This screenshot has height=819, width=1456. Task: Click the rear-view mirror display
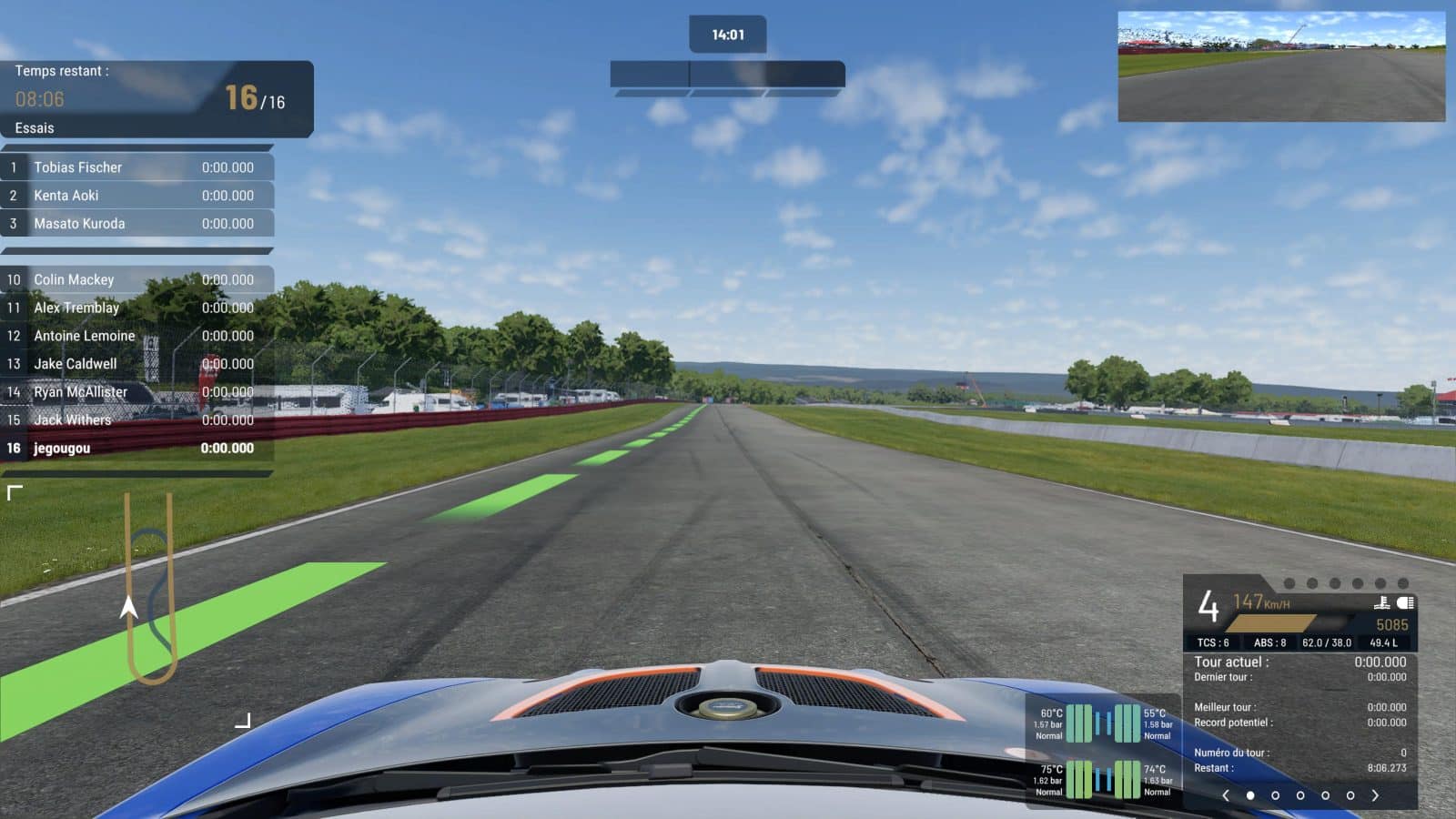pyautogui.click(x=1280, y=66)
